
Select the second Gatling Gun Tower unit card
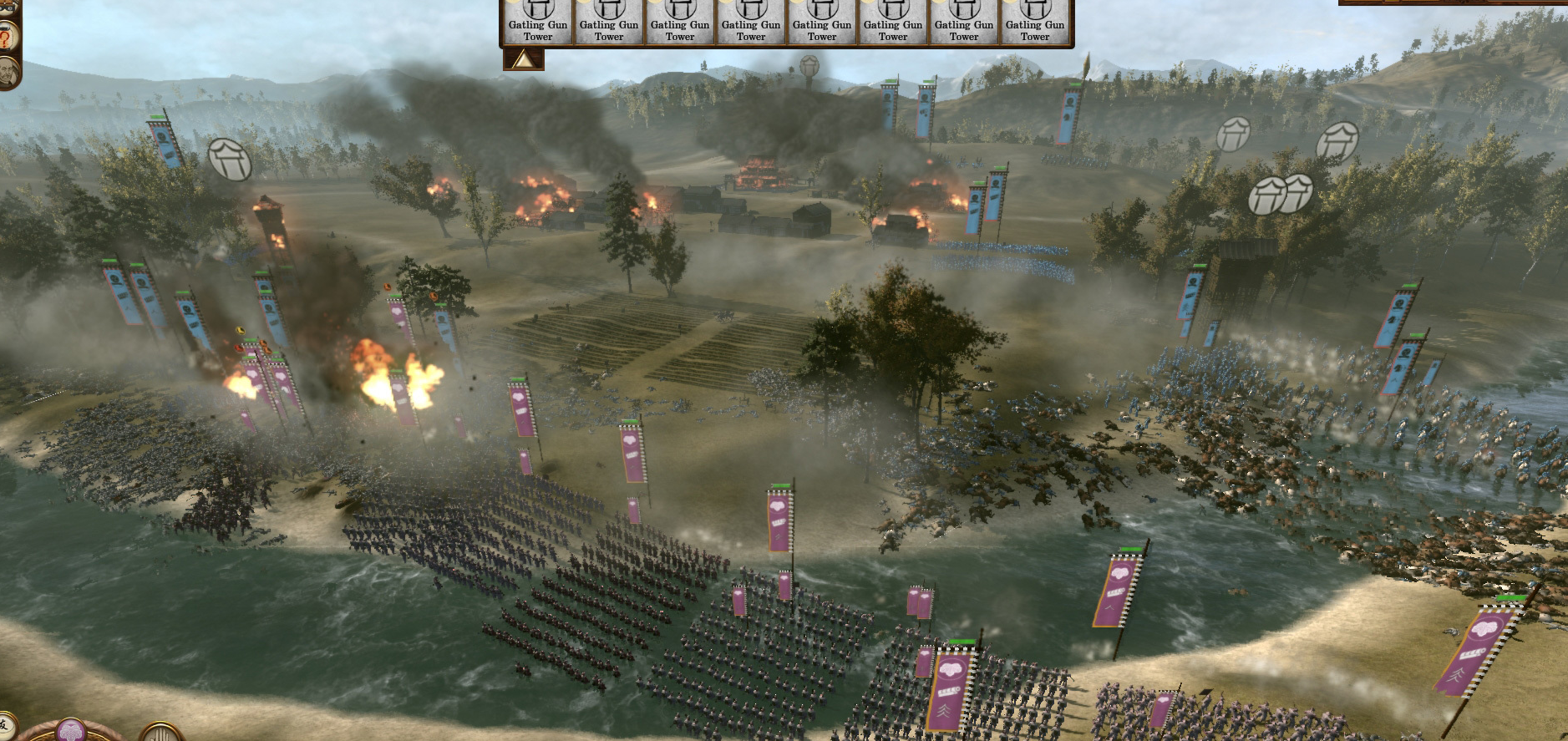click(x=610, y=21)
